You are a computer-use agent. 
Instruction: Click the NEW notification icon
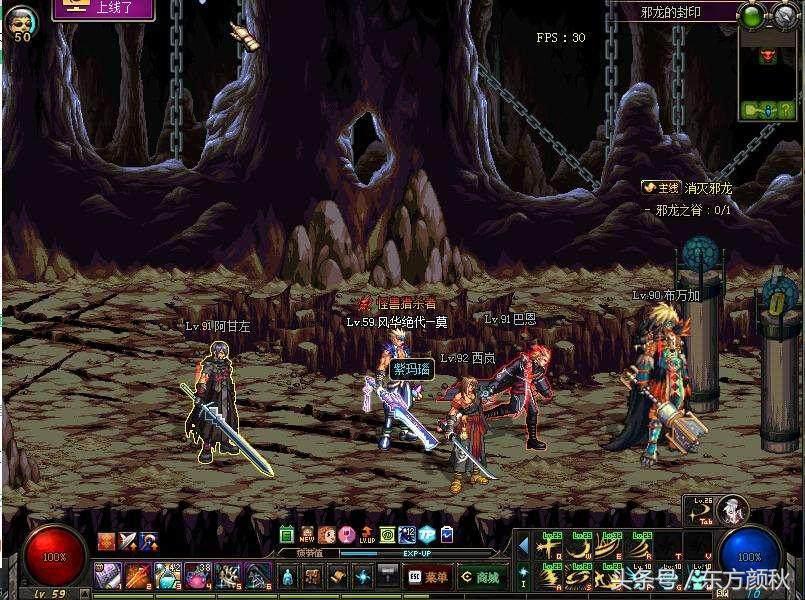coord(307,535)
